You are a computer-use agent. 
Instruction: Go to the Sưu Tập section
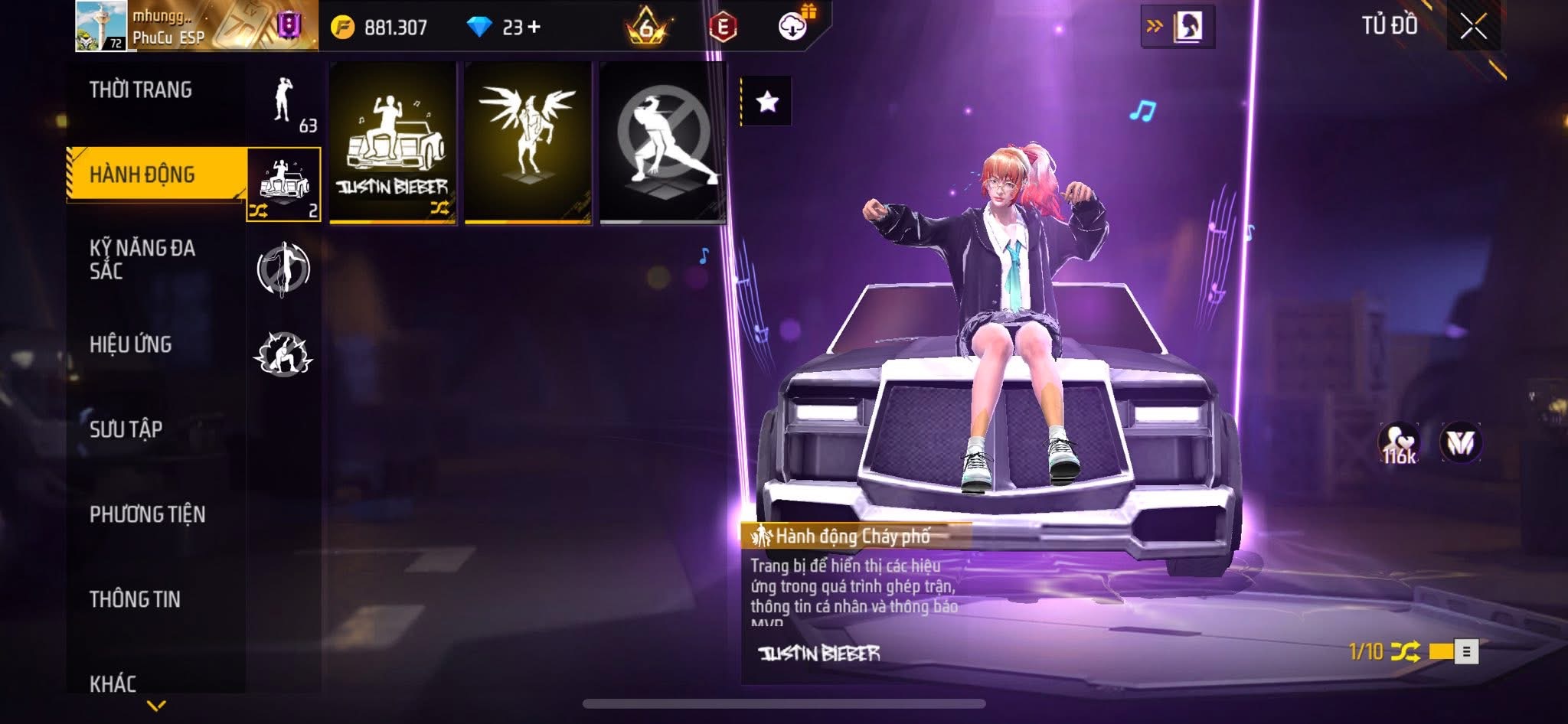pos(126,429)
